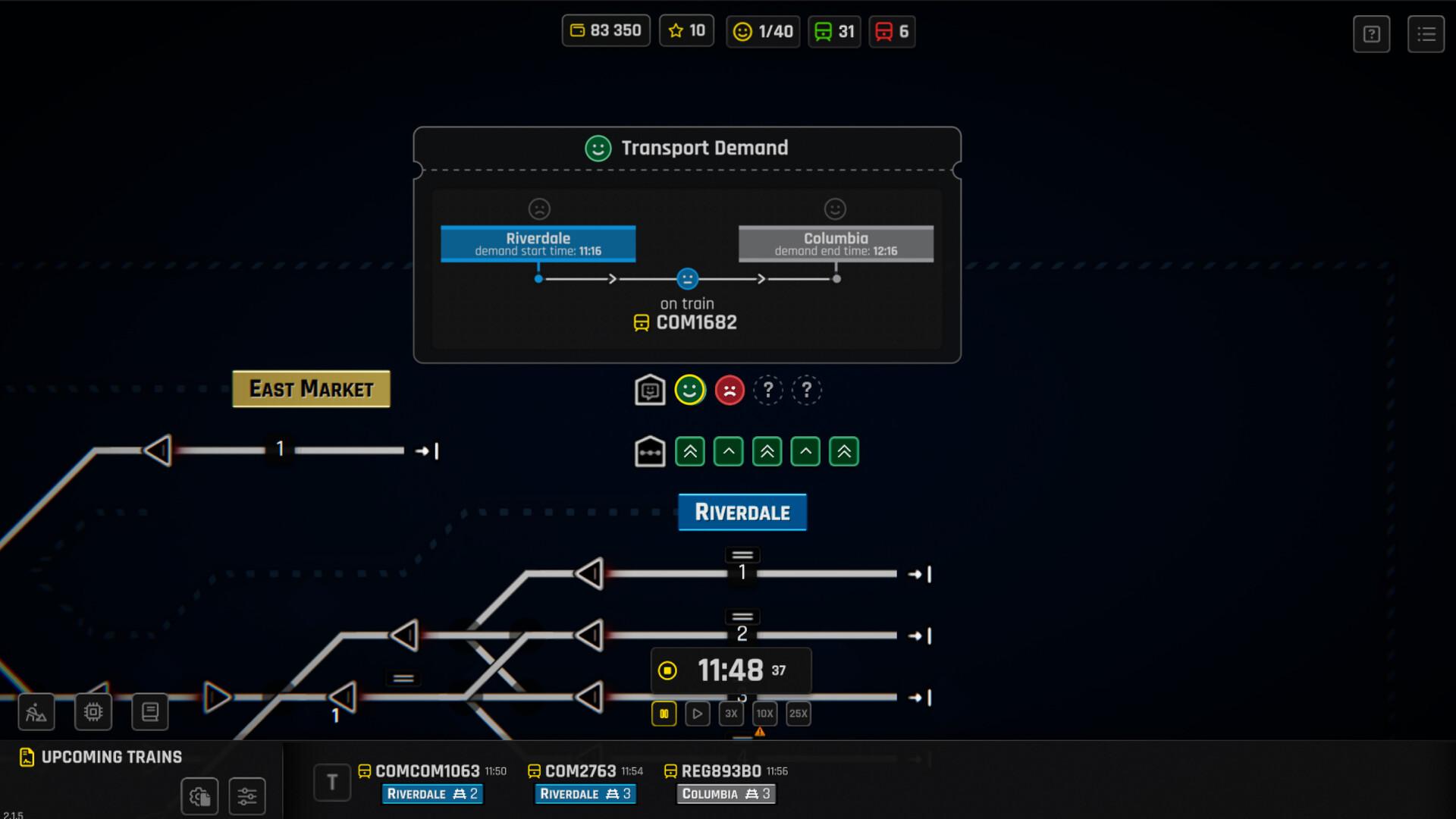Screen dimensions: 1456x819
Task: Open the upcoming trains filter icon
Action: (x=246, y=796)
